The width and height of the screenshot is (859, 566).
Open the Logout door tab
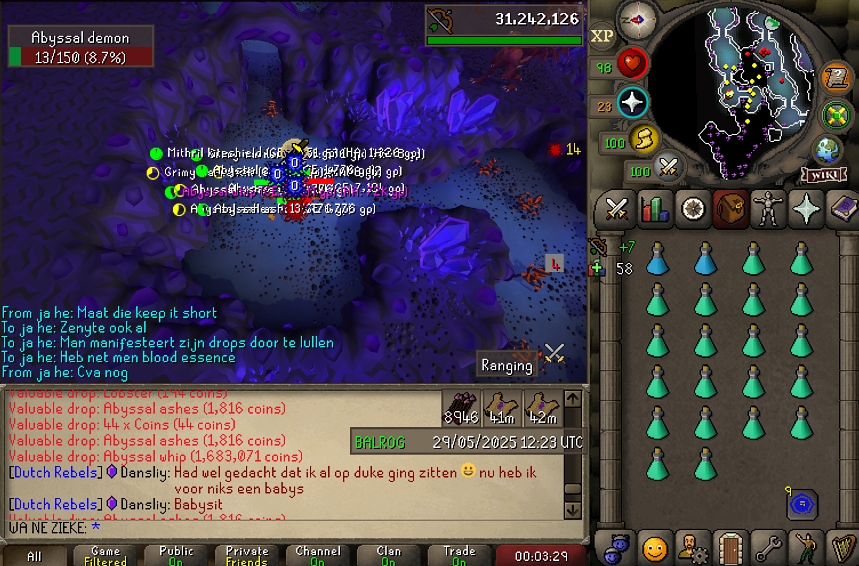729,548
